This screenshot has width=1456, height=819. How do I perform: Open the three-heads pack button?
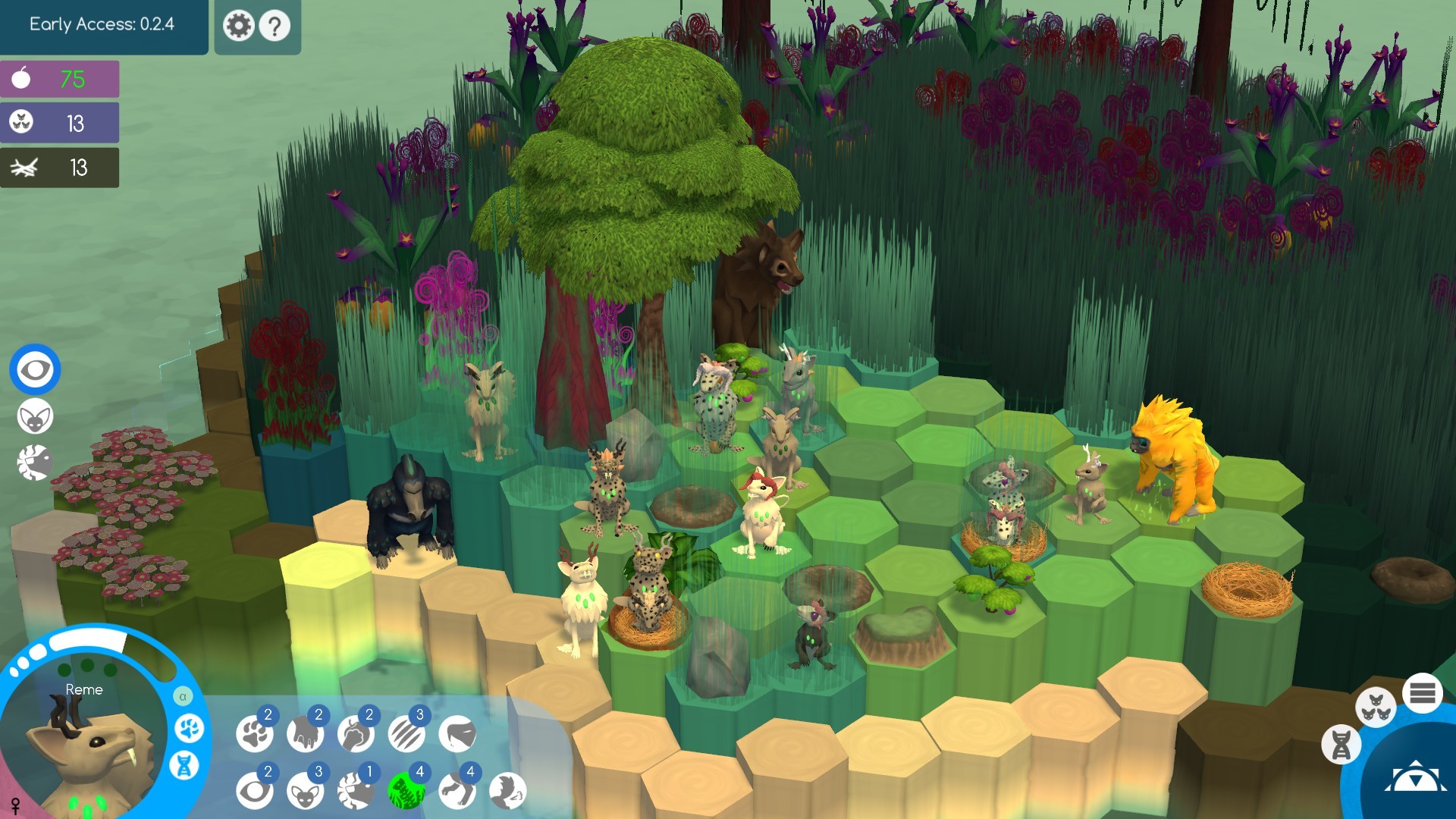point(1376,708)
